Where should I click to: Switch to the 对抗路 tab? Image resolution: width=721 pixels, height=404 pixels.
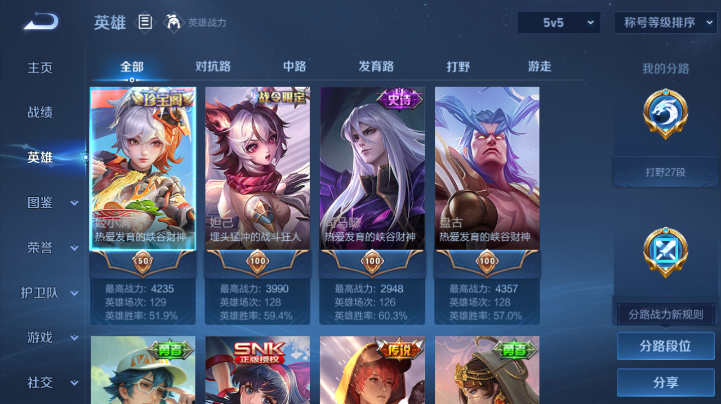(x=213, y=67)
